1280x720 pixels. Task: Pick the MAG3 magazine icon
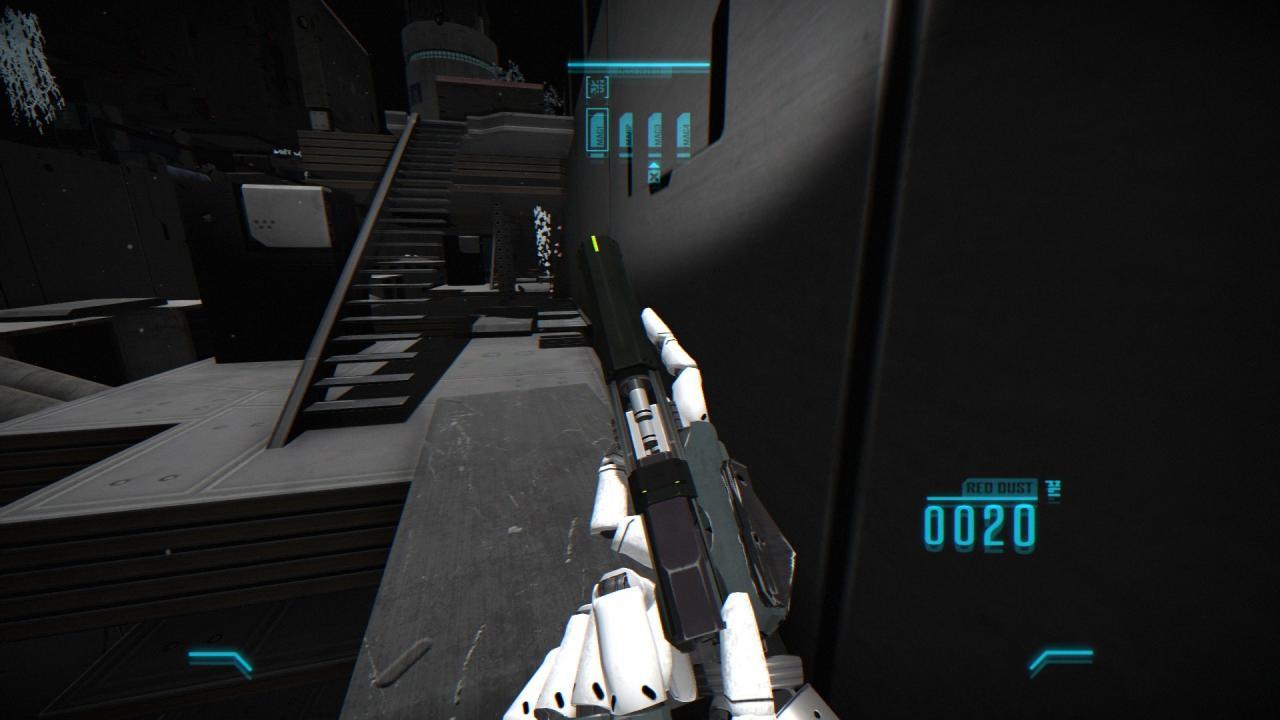click(655, 133)
